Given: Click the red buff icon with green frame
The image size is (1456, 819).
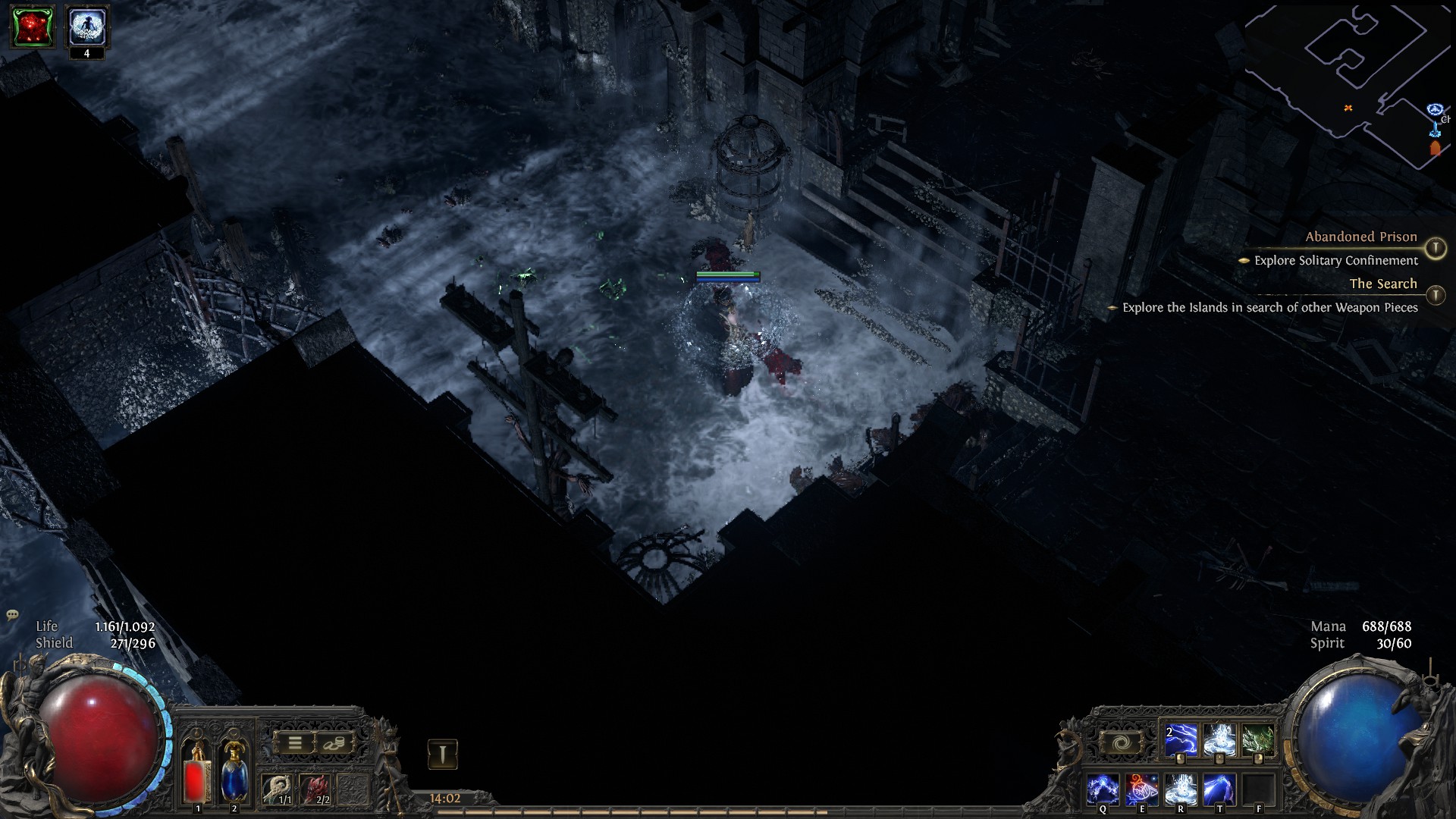Looking at the screenshot, I should pyautogui.click(x=32, y=27).
